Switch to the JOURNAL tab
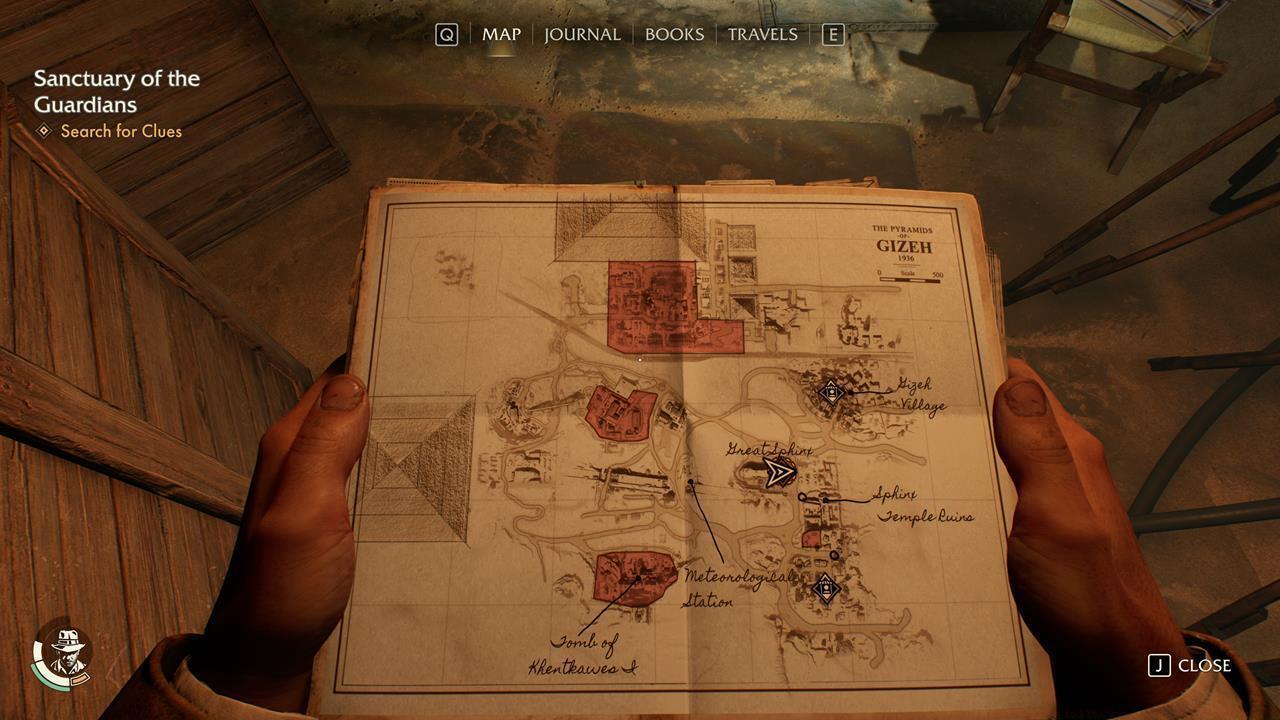 pos(581,34)
